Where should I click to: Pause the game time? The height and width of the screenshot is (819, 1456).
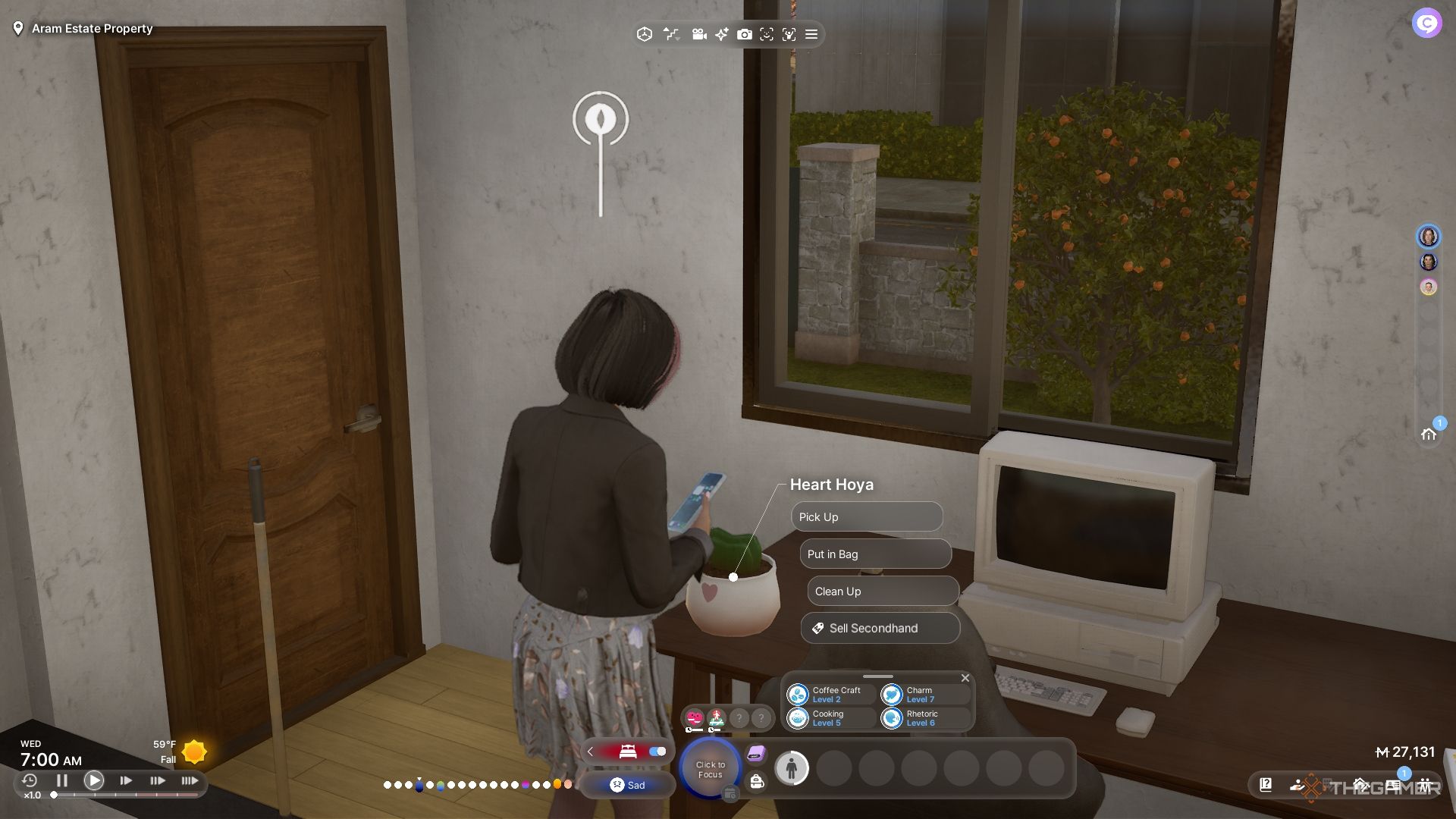(x=62, y=780)
